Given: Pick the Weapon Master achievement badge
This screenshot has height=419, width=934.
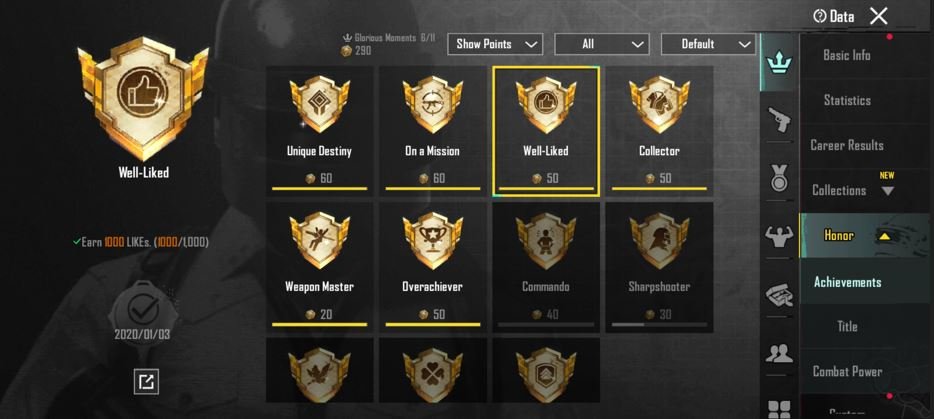Looking at the screenshot, I should coord(319,265).
